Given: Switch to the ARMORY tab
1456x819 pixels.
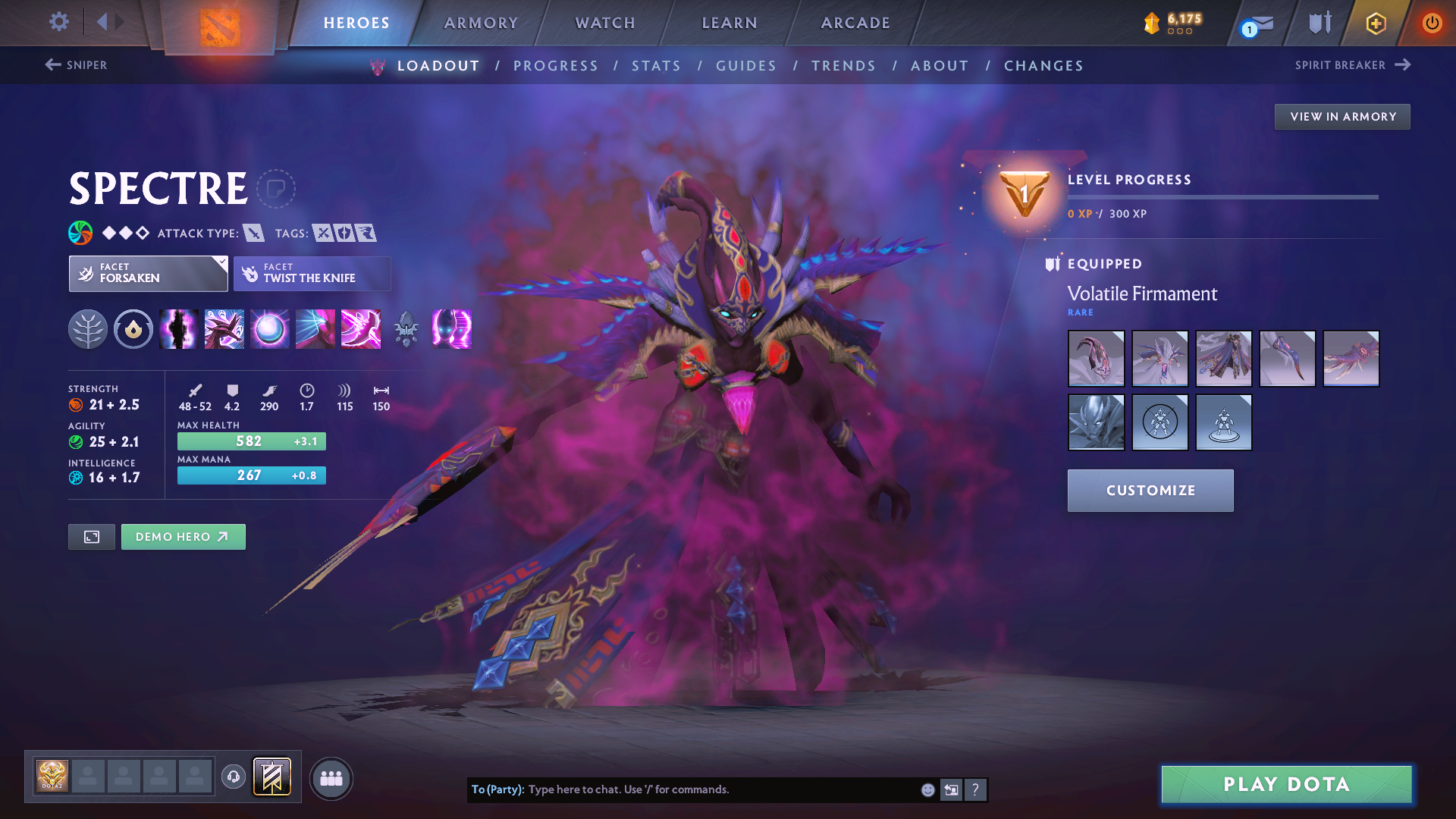Looking at the screenshot, I should pyautogui.click(x=480, y=23).
